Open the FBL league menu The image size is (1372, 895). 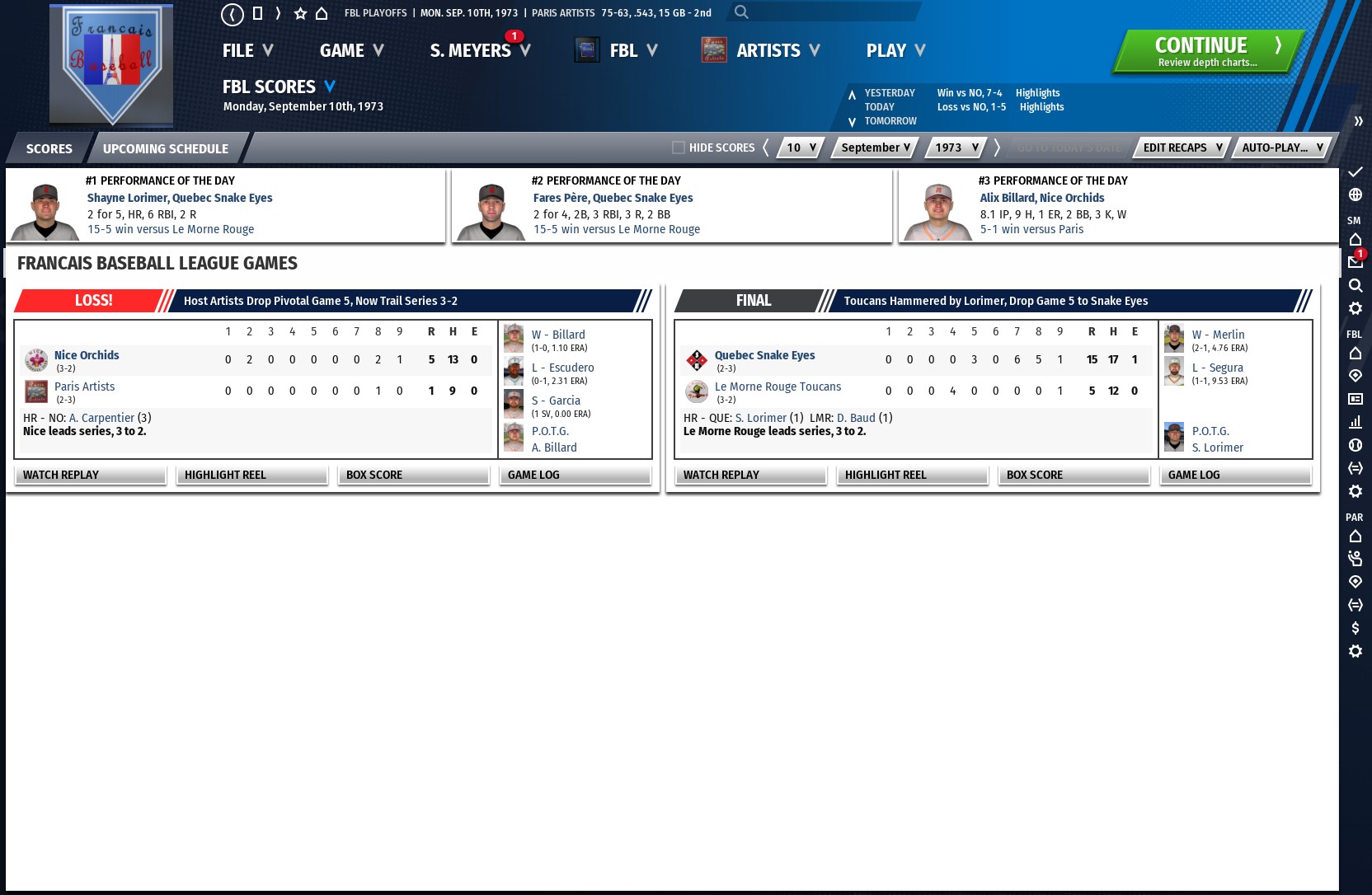click(x=632, y=51)
